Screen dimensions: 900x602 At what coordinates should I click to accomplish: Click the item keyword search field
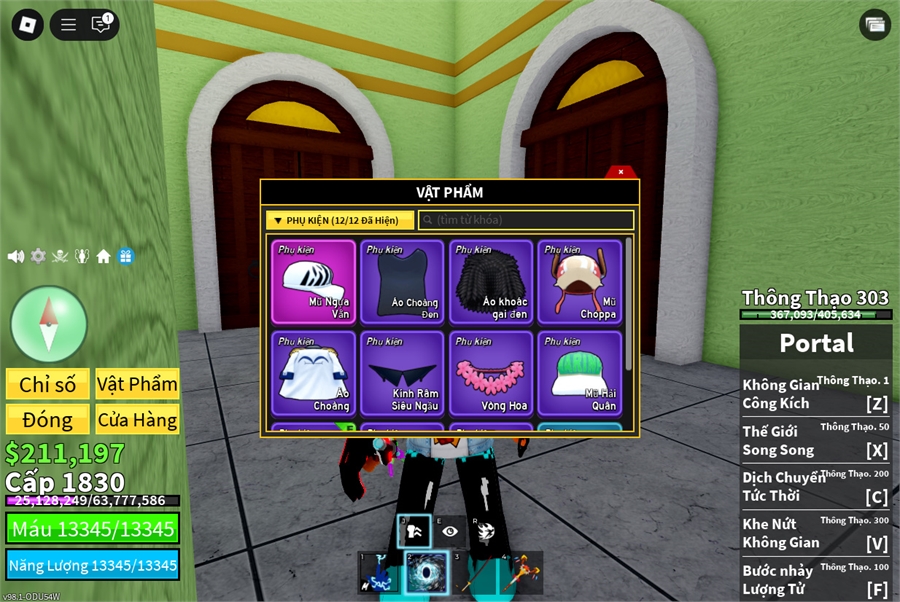pos(526,220)
